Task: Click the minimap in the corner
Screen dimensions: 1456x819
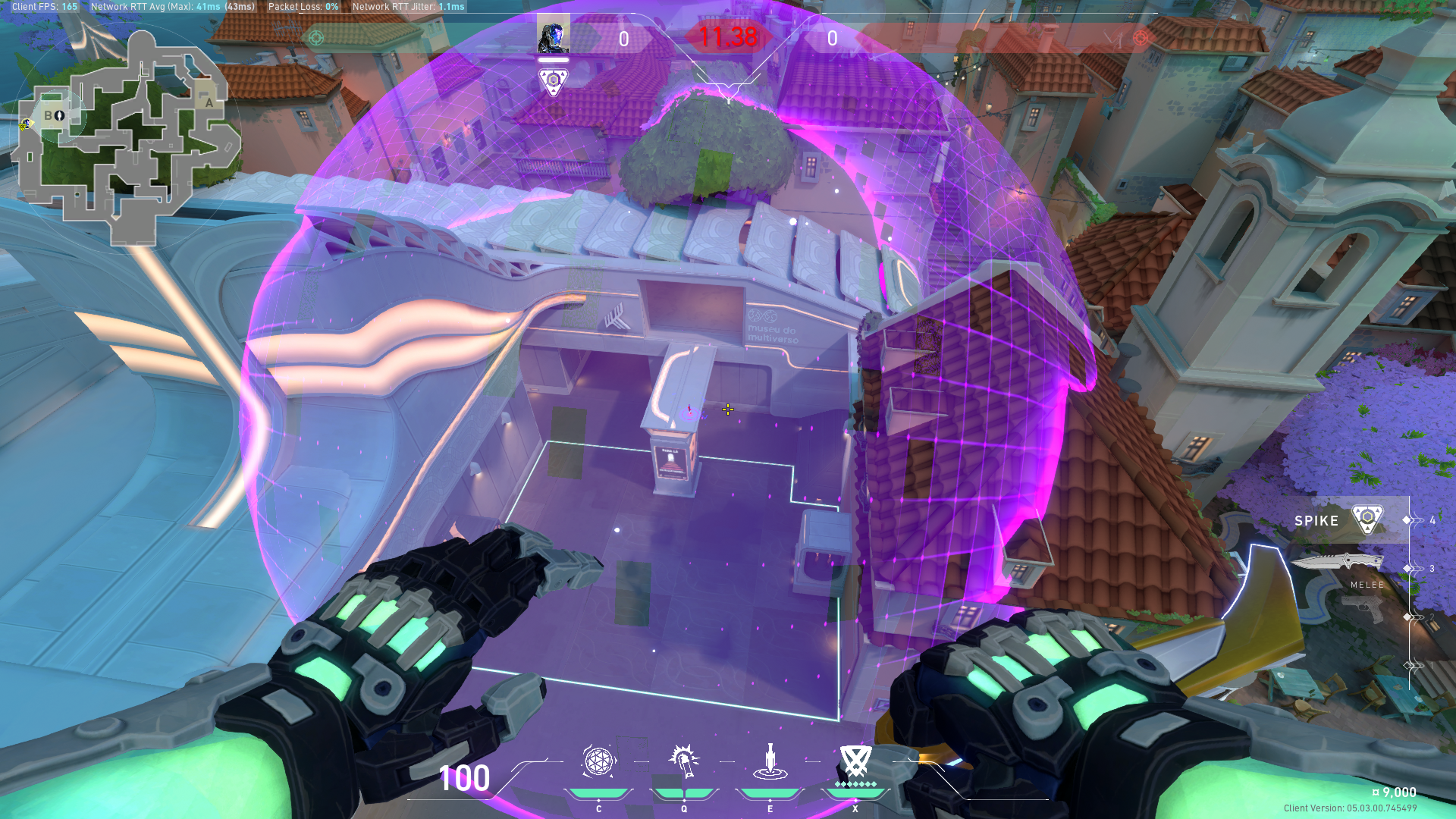Action: (125, 136)
